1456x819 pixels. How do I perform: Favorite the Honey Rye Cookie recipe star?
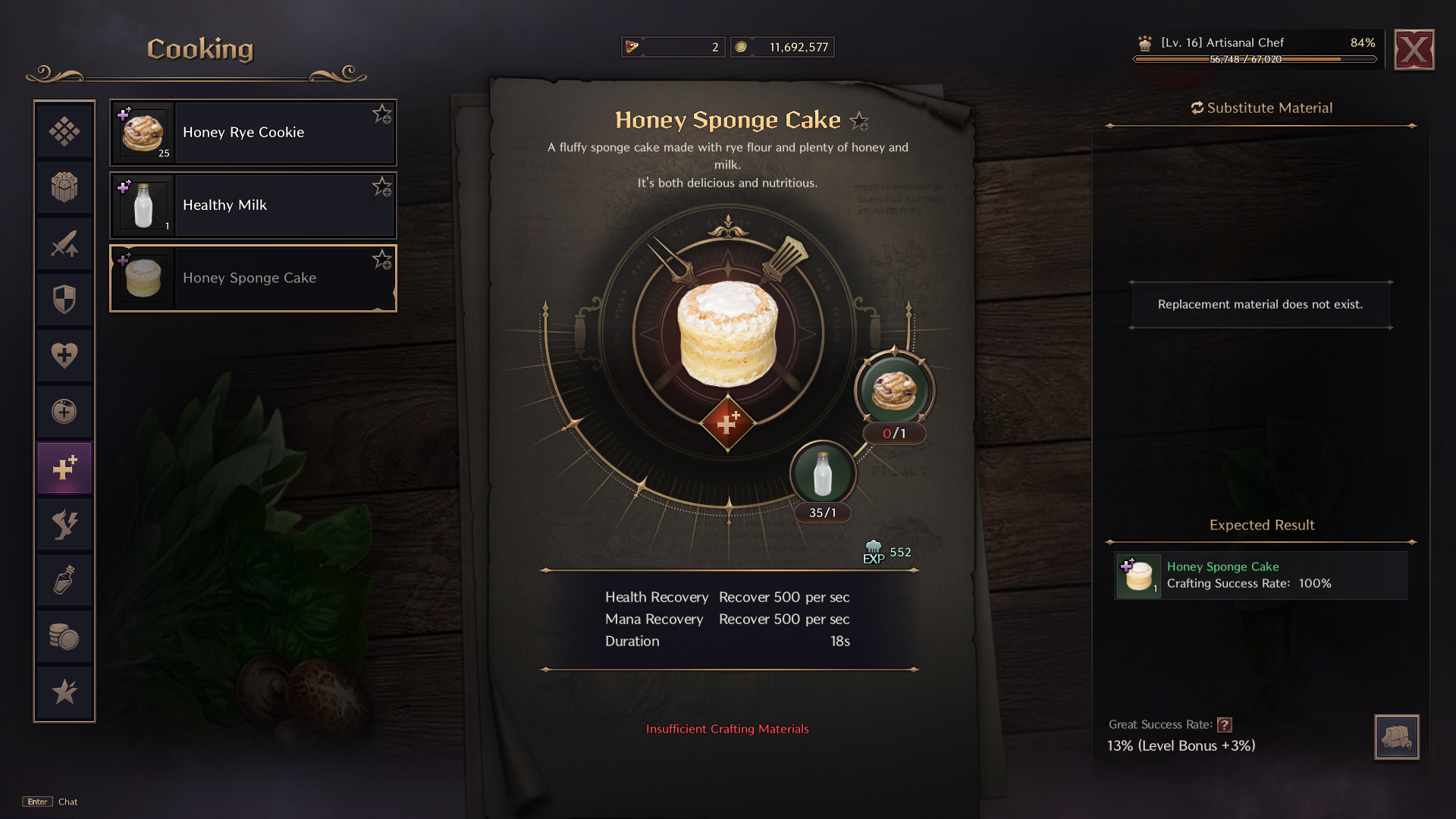click(381, 115)
